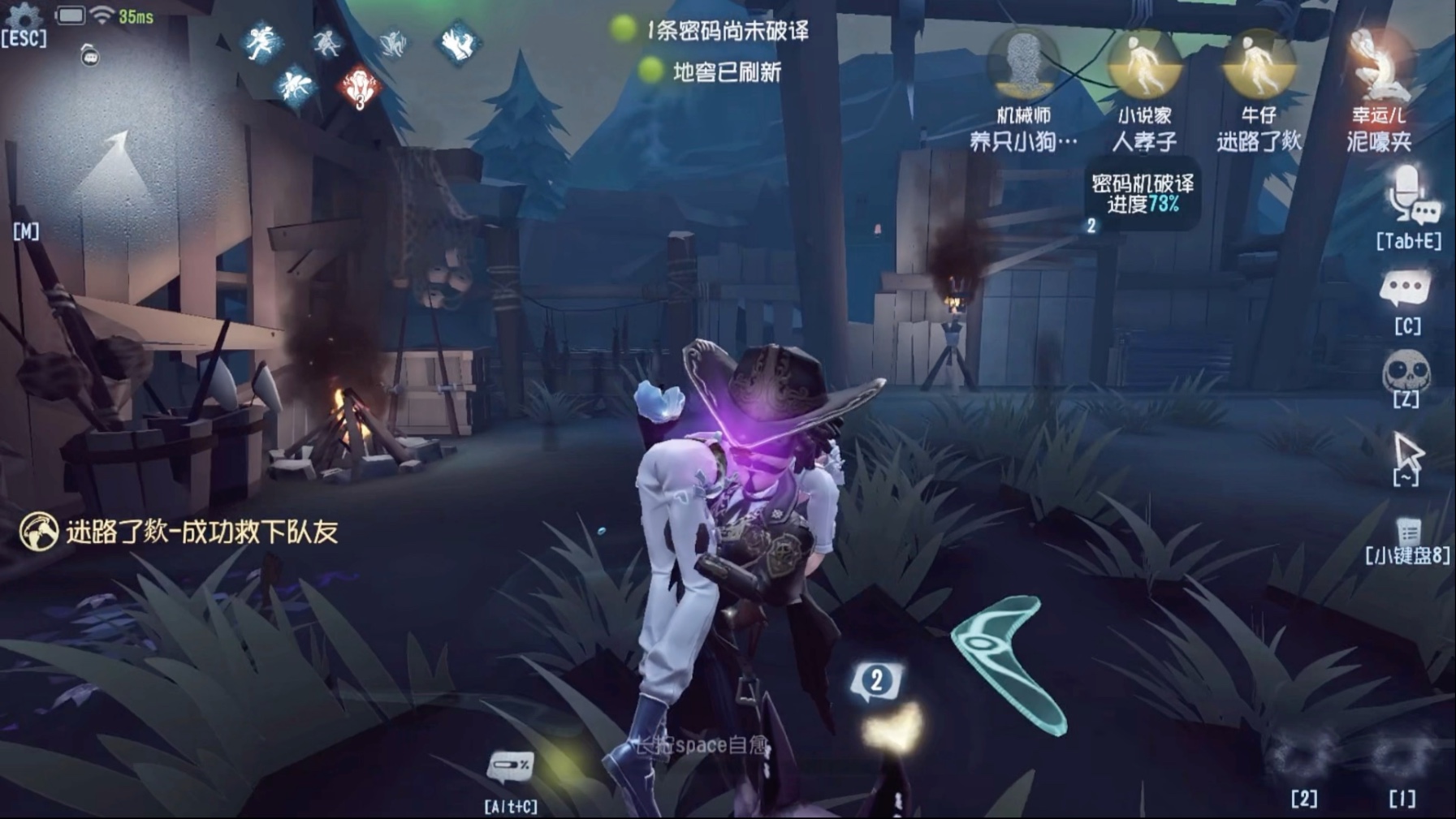Screen dimensions: 1456x819
Task: Open the skull emote menu
Action: [x=1406, y=373]
